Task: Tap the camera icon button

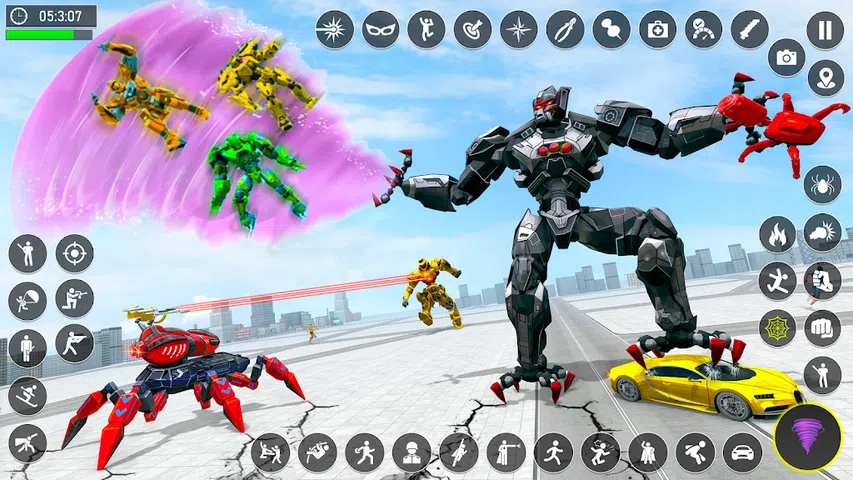Action: coord(786,57)
